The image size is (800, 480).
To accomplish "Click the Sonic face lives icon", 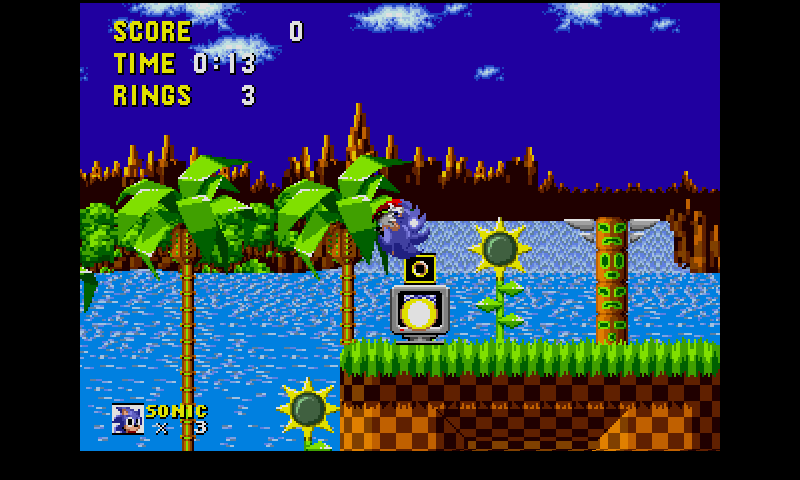I will point(127,419).
